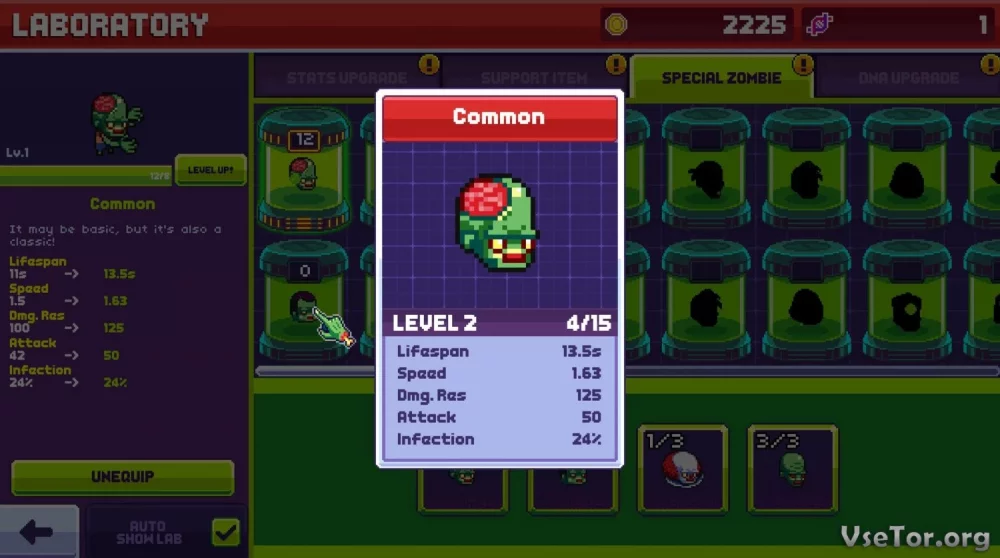
Task: Switch to the DNA Upgrade tab
Action: (908, 78)
